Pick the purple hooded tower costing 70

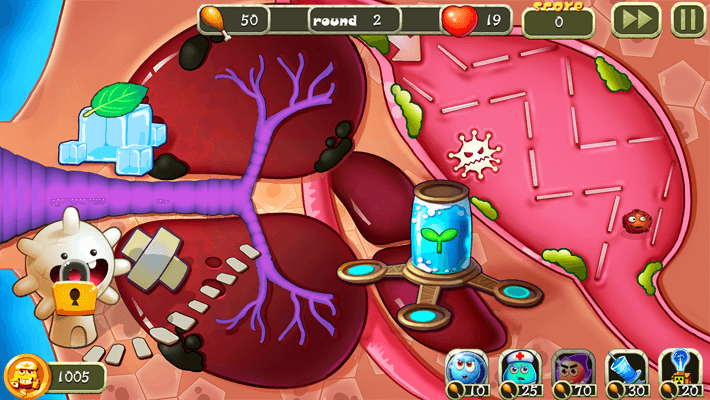pyautogui.click(x=572, y=370)
